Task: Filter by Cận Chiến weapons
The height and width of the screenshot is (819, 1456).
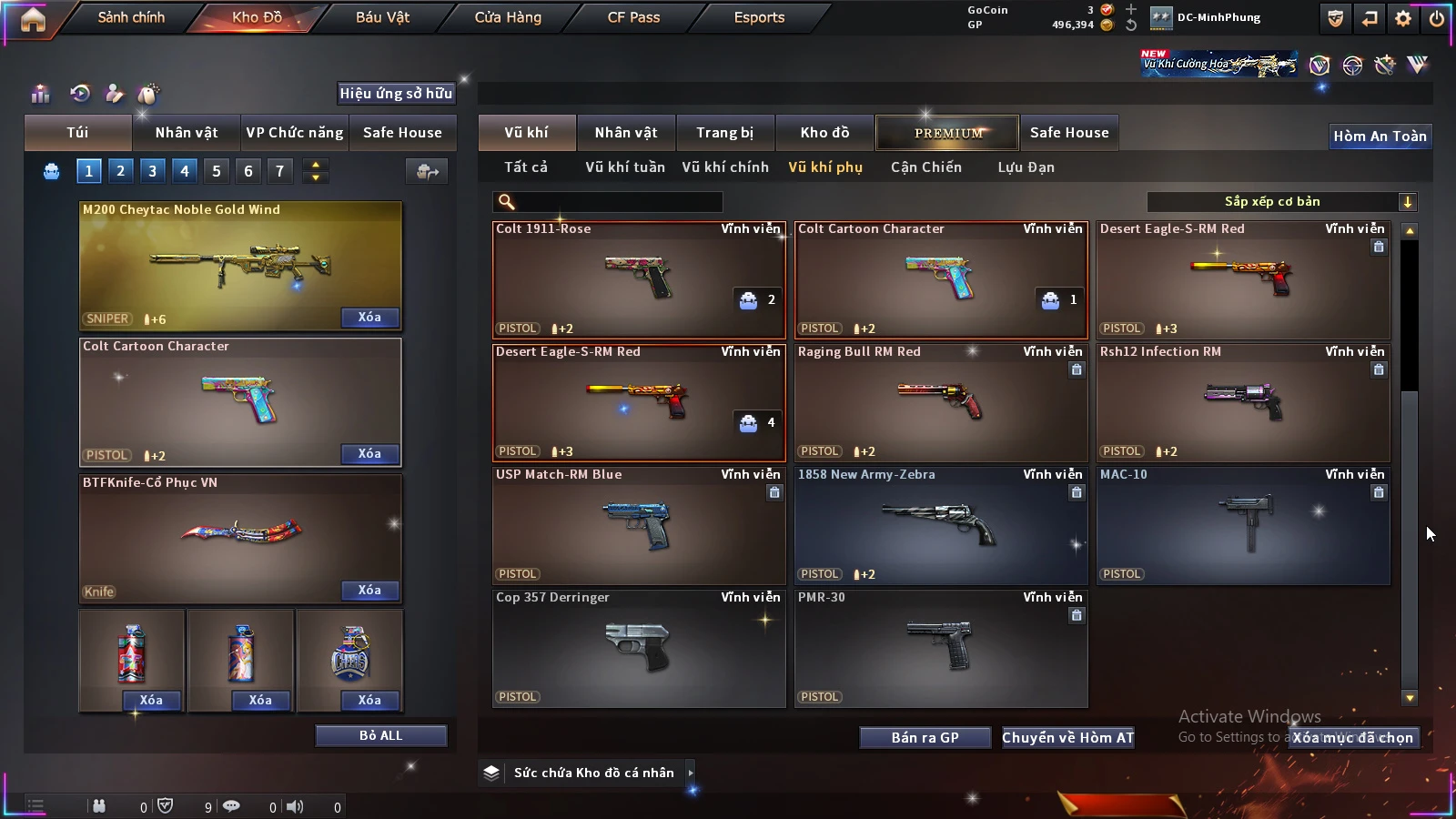Action: (x=925, y=167)
